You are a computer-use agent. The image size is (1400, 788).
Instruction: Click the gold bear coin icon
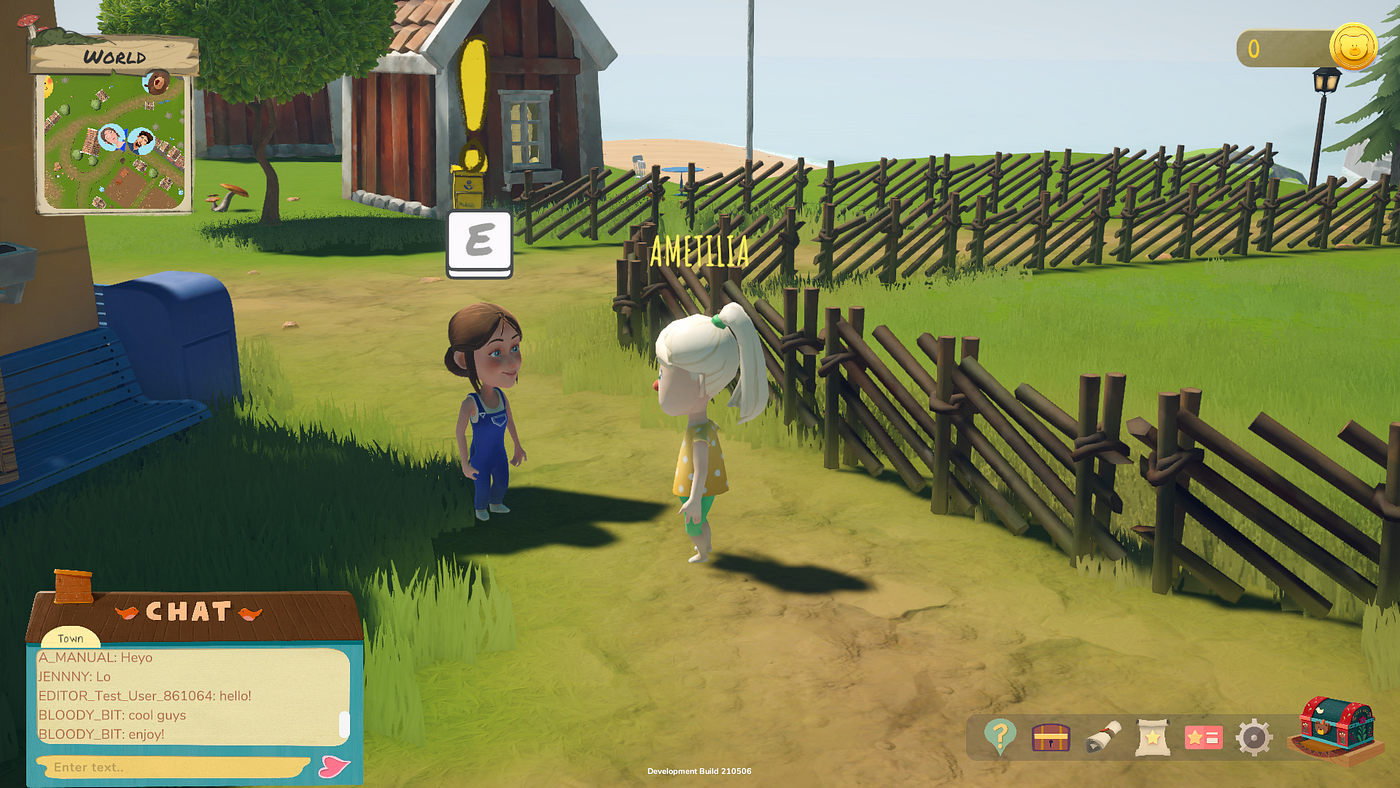pos(1353,47)
